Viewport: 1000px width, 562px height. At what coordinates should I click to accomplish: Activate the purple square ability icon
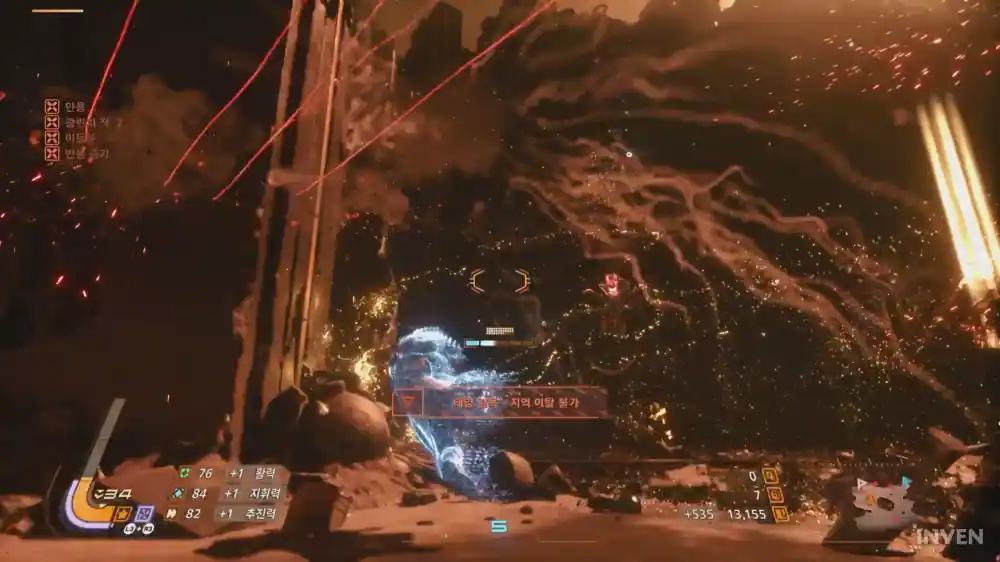pyautogui.click(x=144, y=513)
